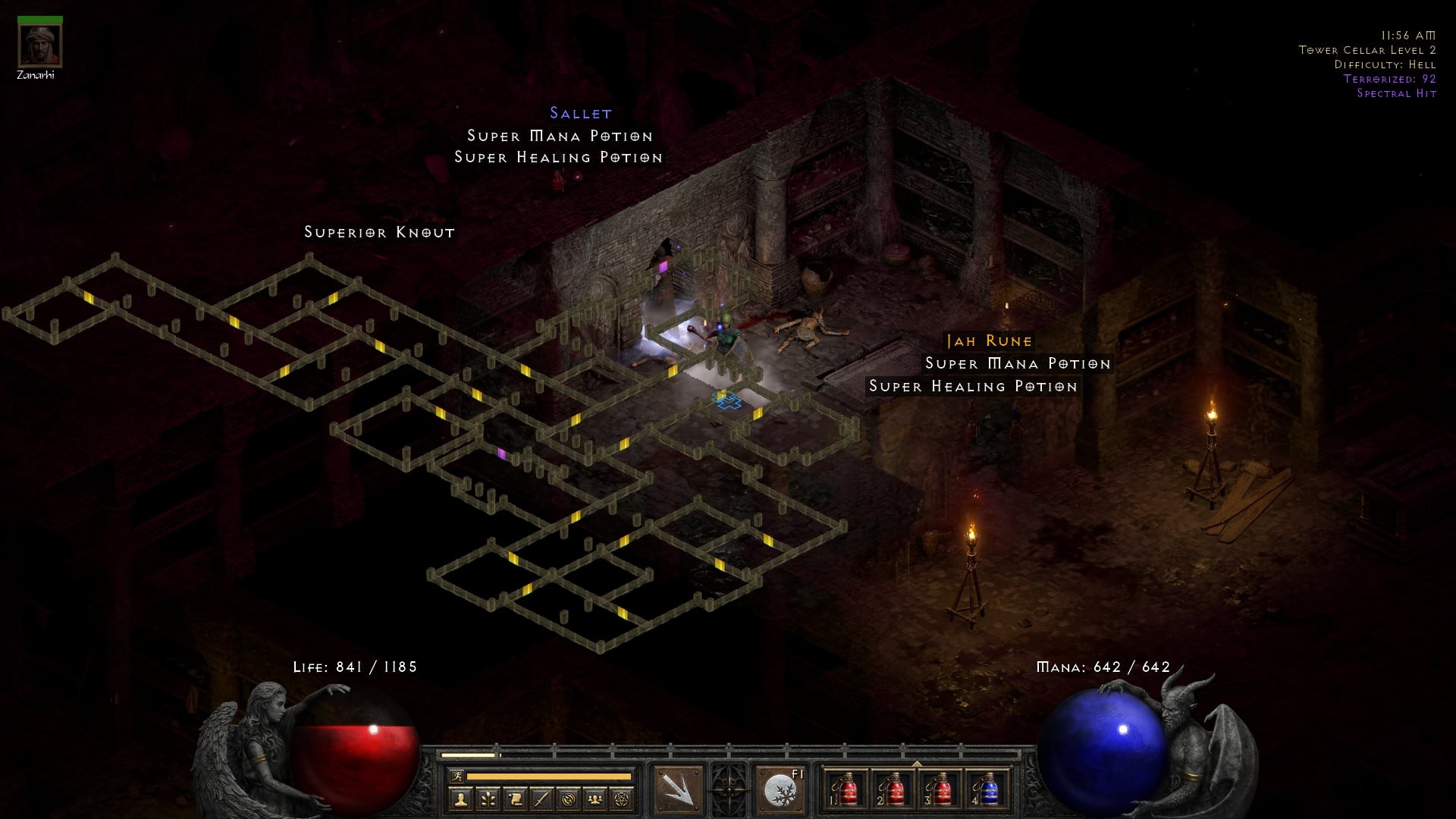
Task: Open the skill tree icon
Action: point(488,799)
